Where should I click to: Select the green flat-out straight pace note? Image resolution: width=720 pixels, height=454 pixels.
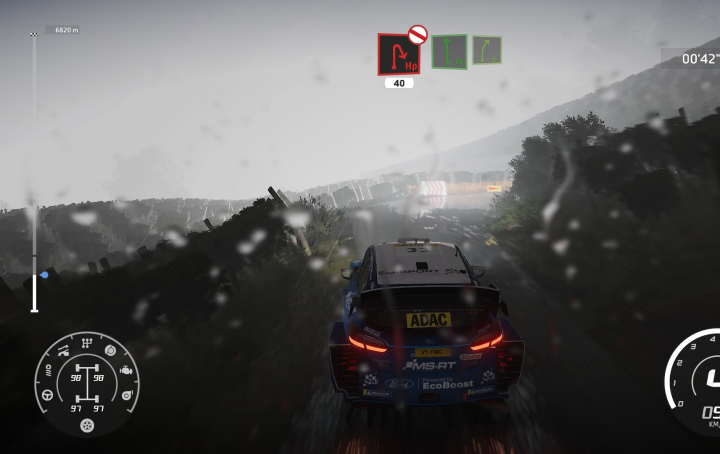coord(449,51)
